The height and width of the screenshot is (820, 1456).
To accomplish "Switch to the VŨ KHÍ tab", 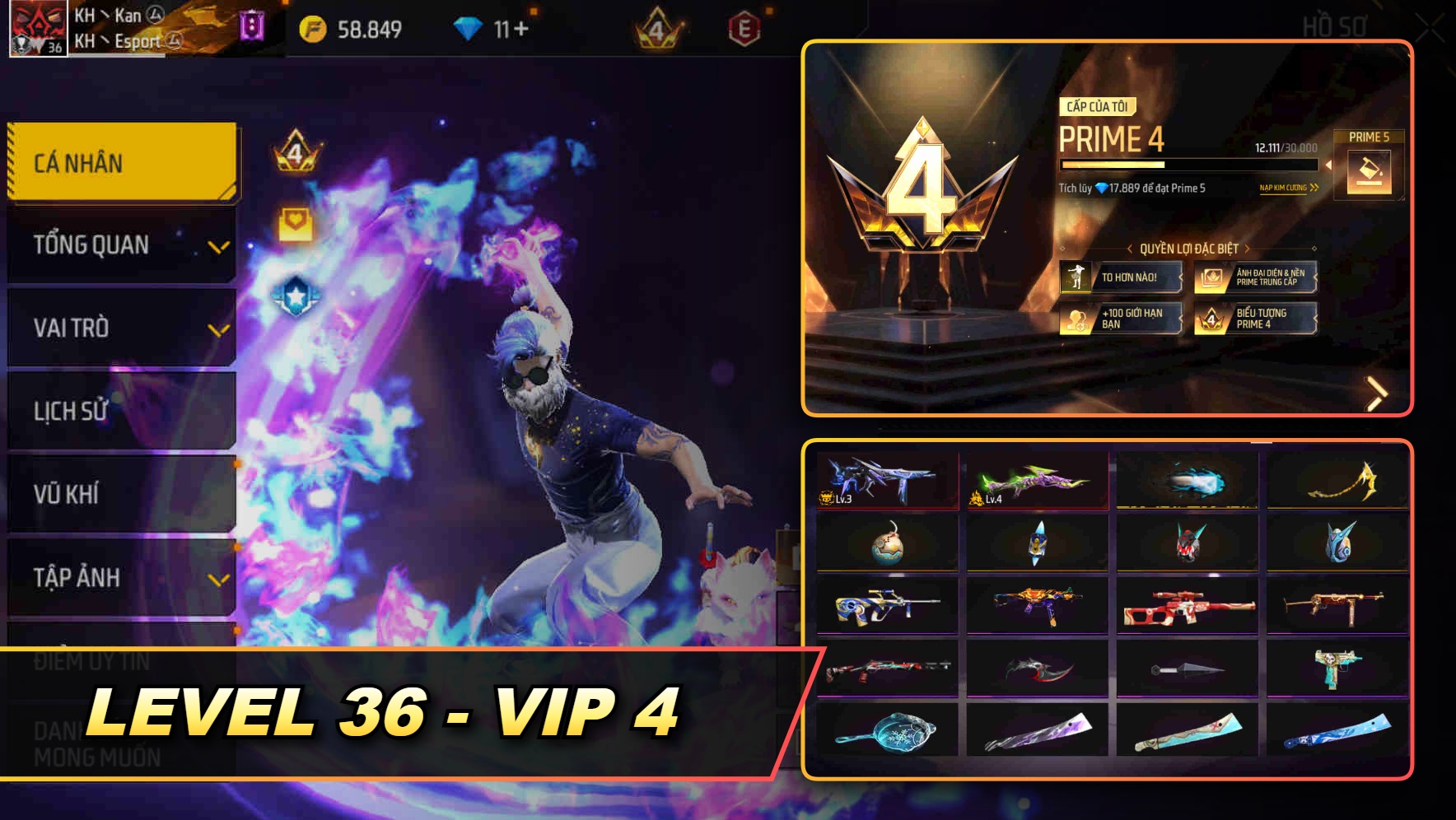I will (x=66, y=496).
